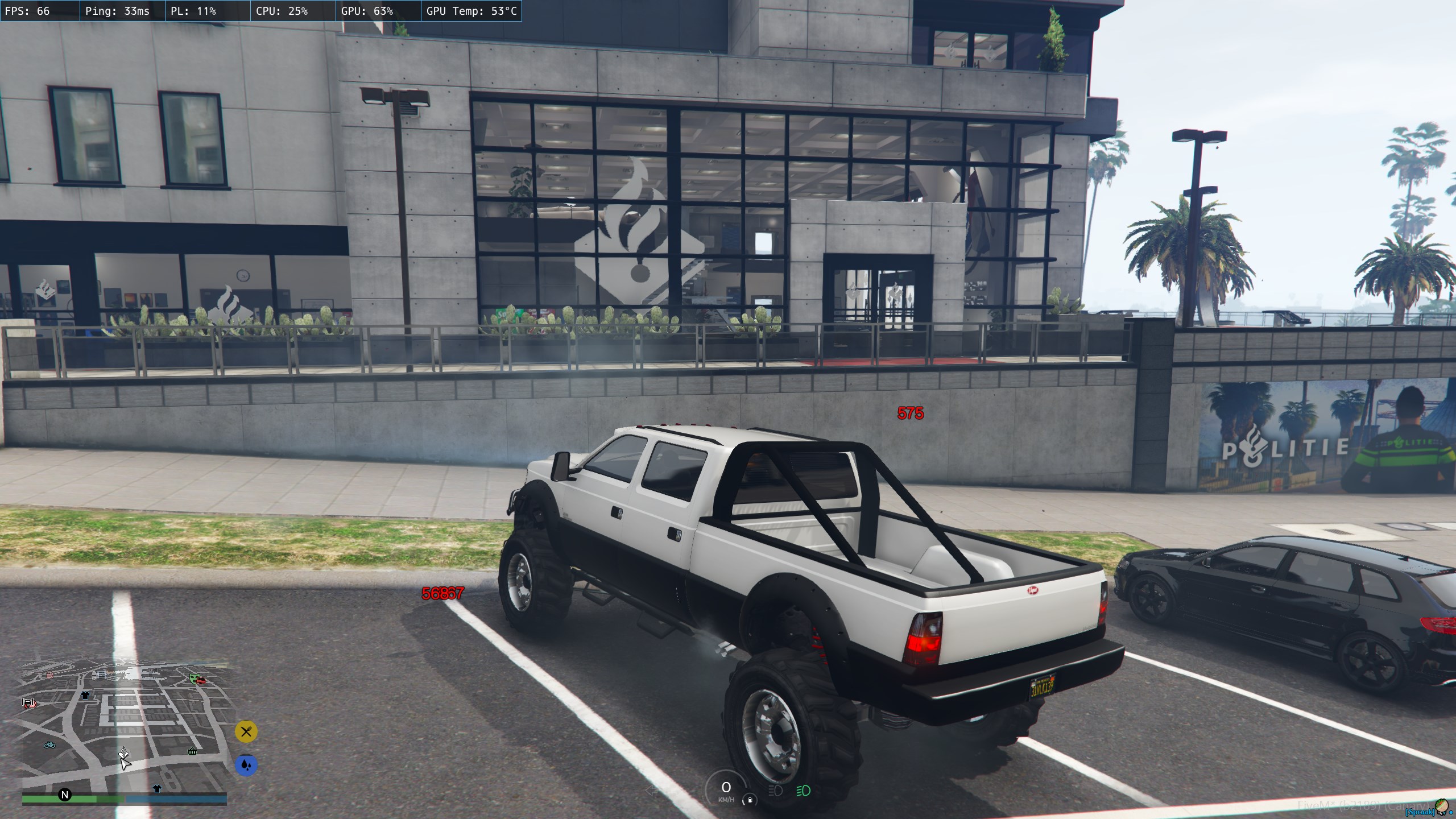Image resolution: width=1456 pixels, height=819 pixels.
Task: Click the faded left turn-signal arrow
Action: pyautogui.click(x=652, y=790)
